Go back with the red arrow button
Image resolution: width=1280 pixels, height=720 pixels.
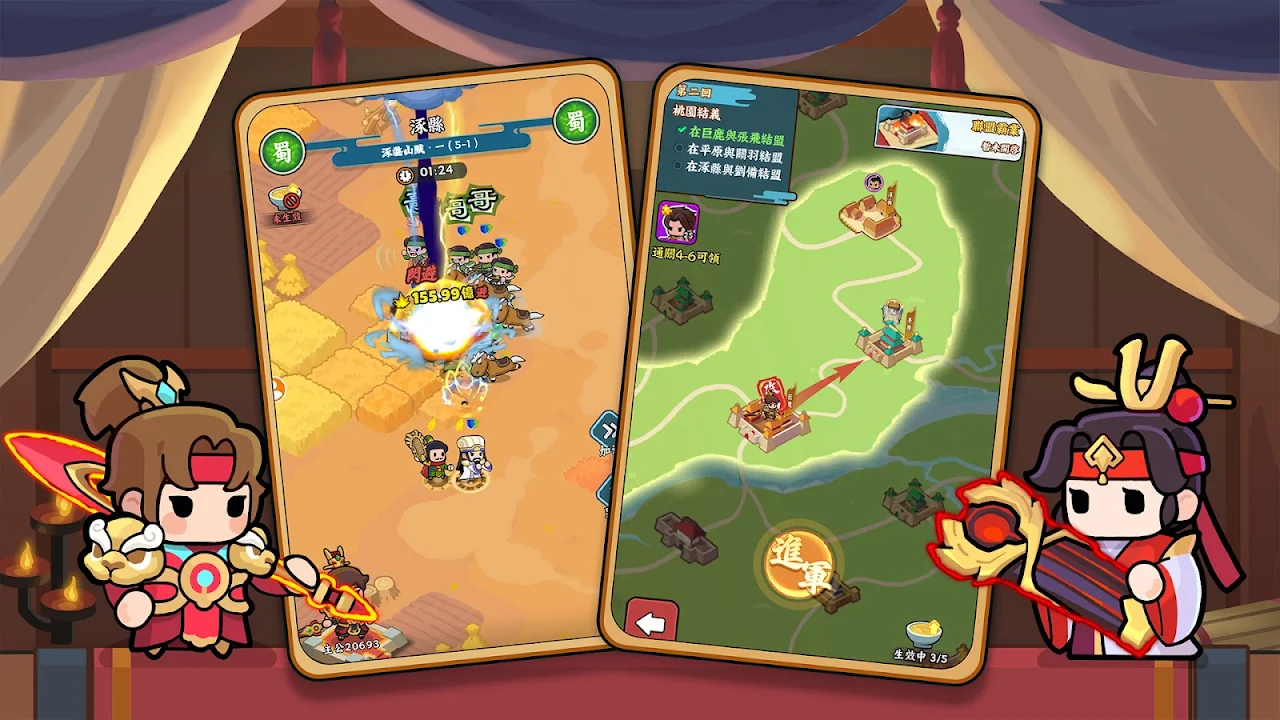tap(651, 623)
